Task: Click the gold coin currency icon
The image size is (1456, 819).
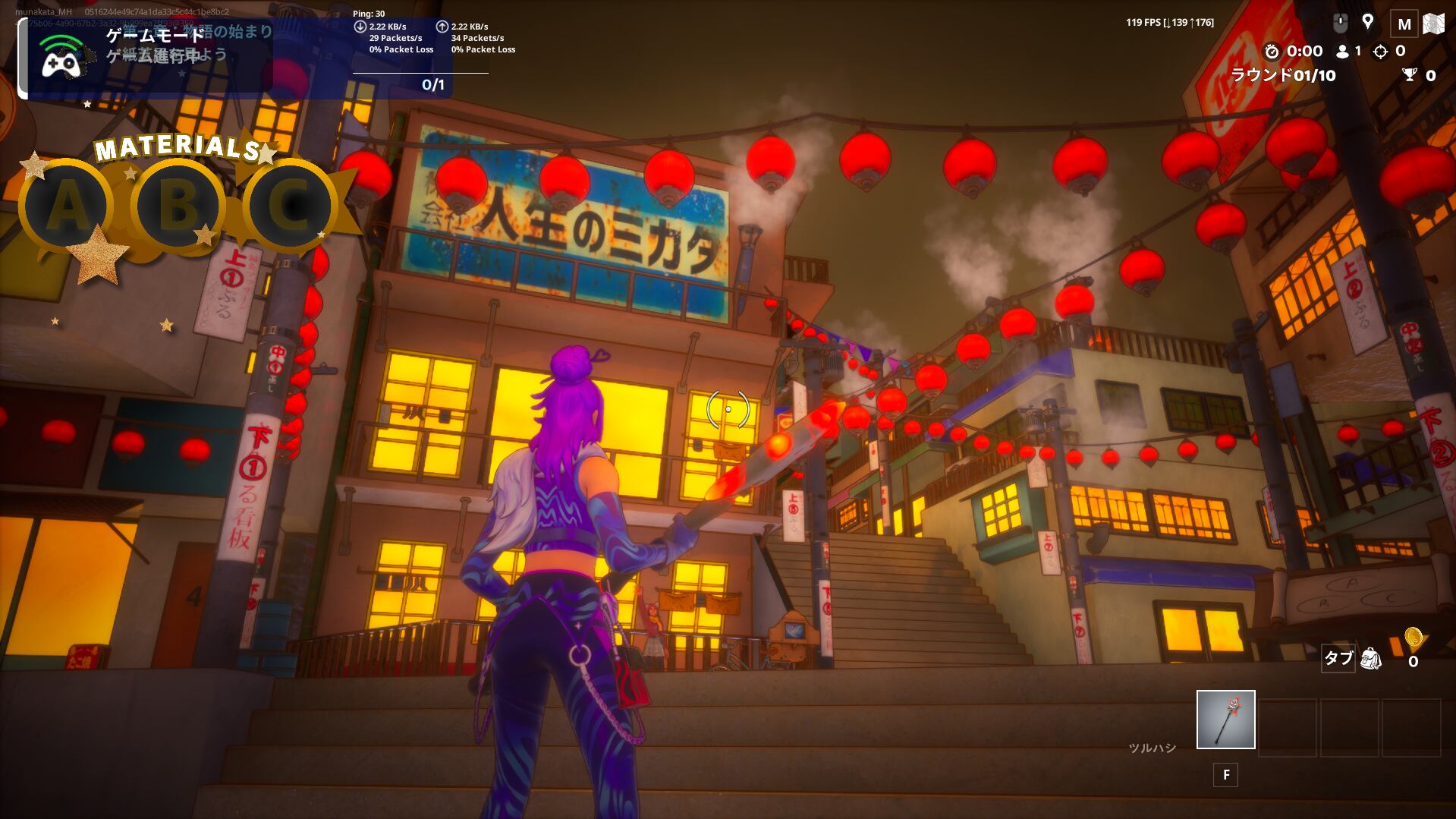Action: tap(1413, 638)
